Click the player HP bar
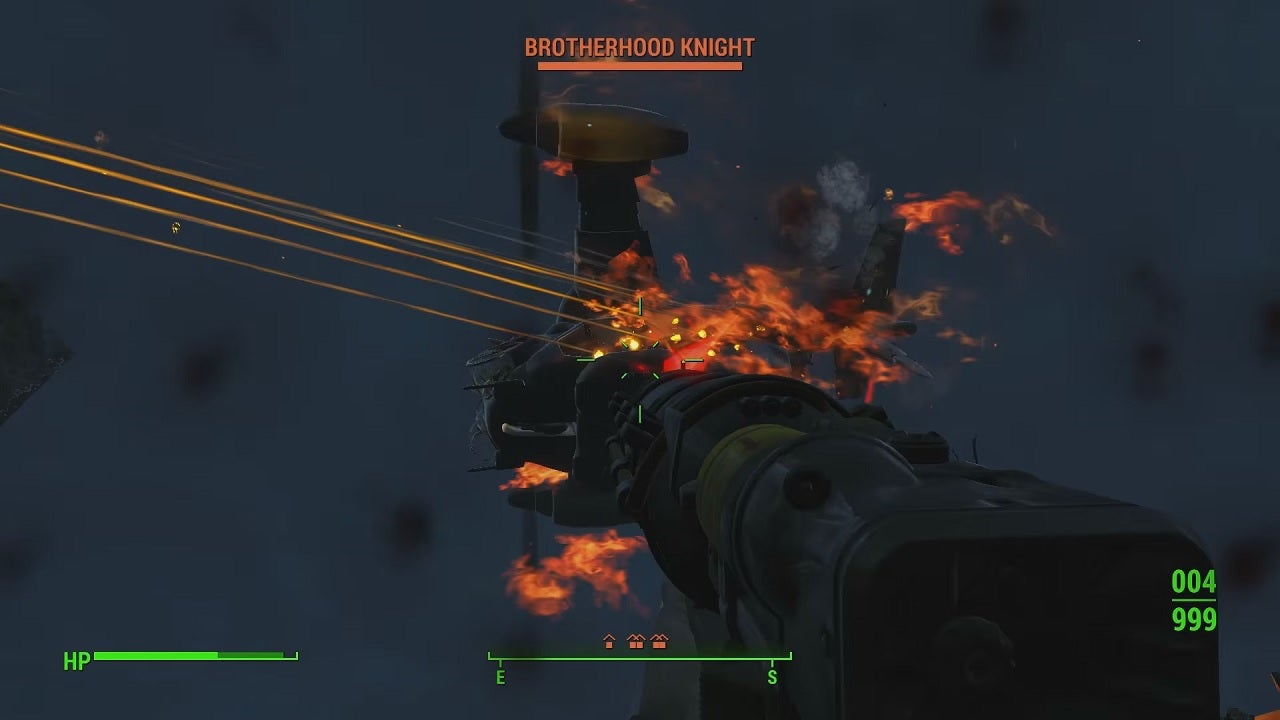This screenshot has width=1280, height=720. pos(190,656)
